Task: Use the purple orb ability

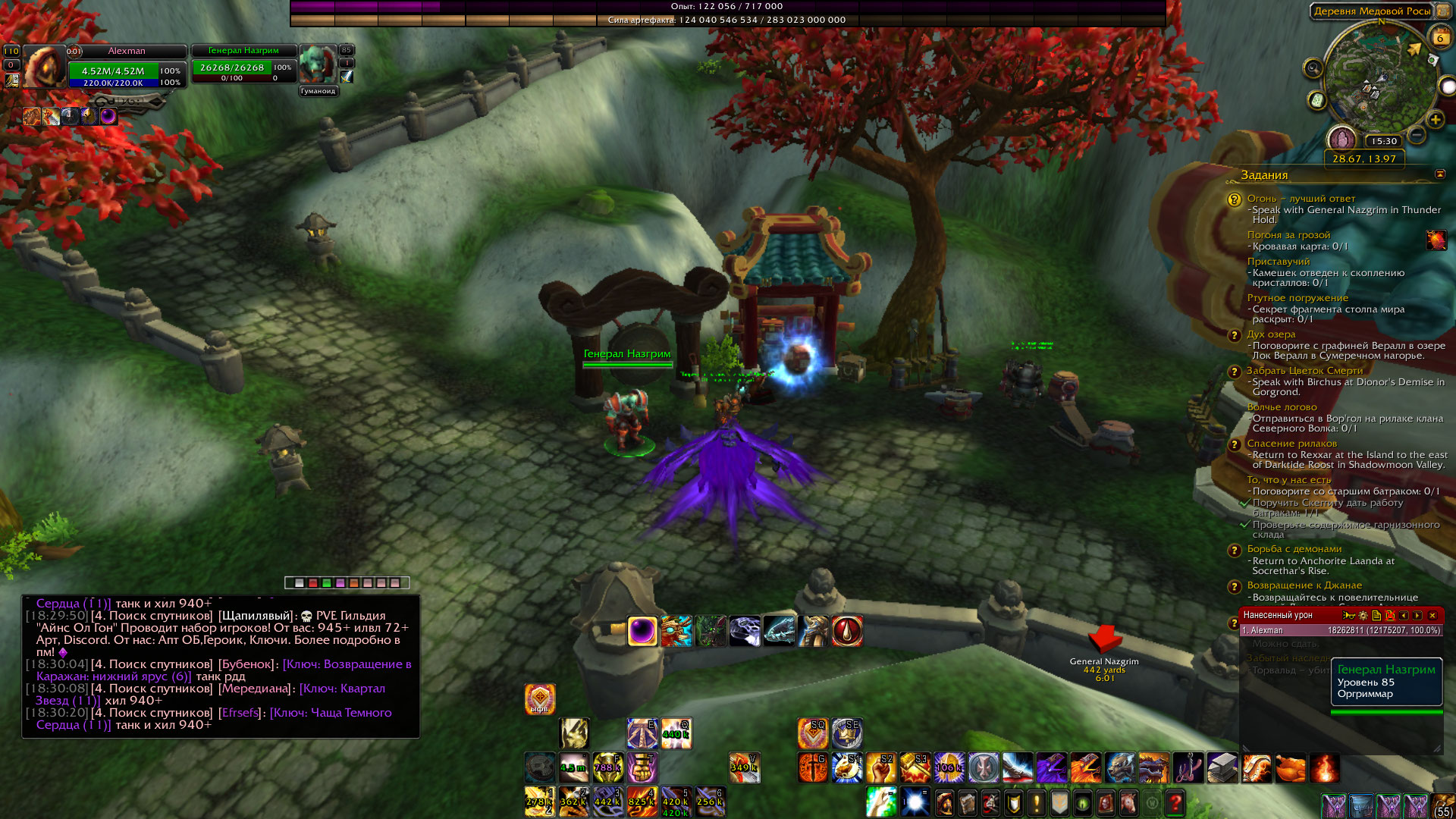Action: pyautogui.click(x=642, y=631)
